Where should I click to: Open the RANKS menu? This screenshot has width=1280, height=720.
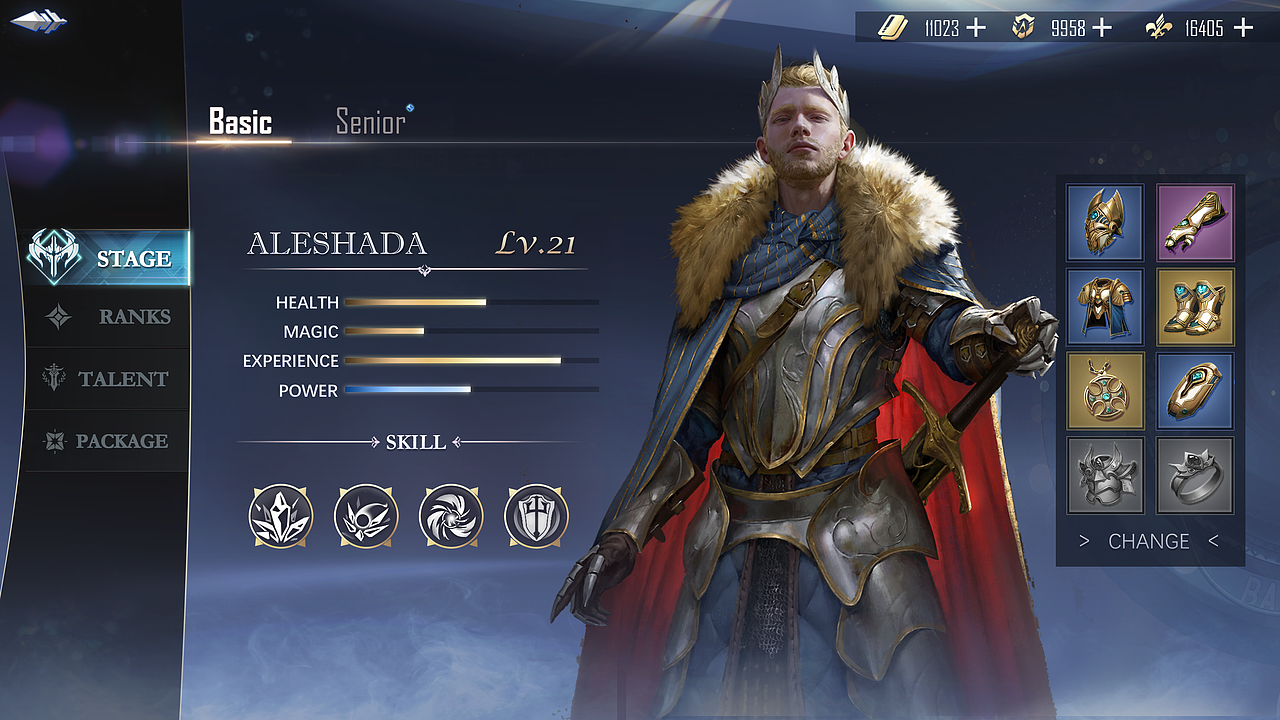108,317
